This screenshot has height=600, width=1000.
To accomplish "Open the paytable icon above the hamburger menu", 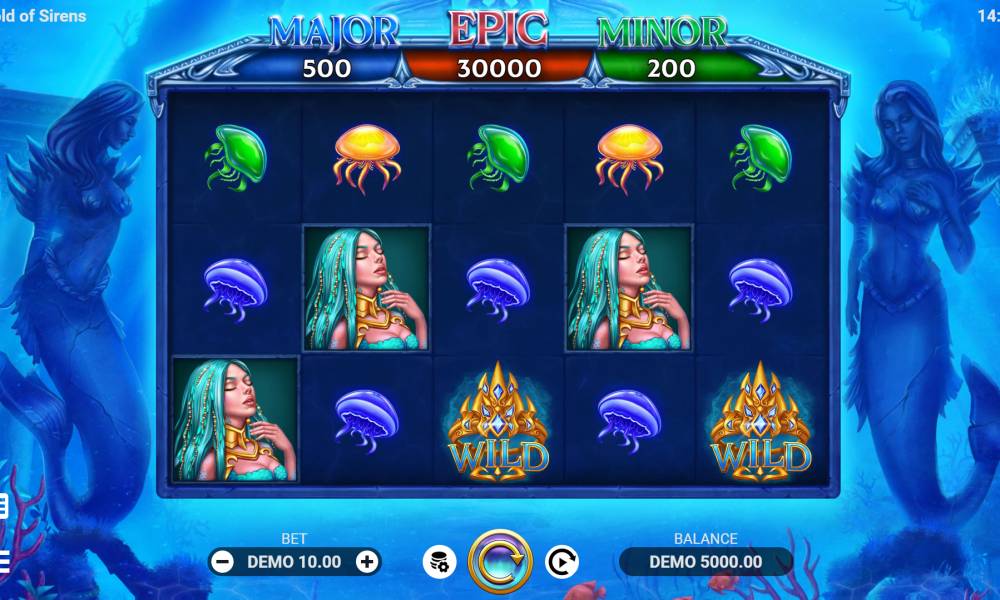I will click(x=4, y=506).
